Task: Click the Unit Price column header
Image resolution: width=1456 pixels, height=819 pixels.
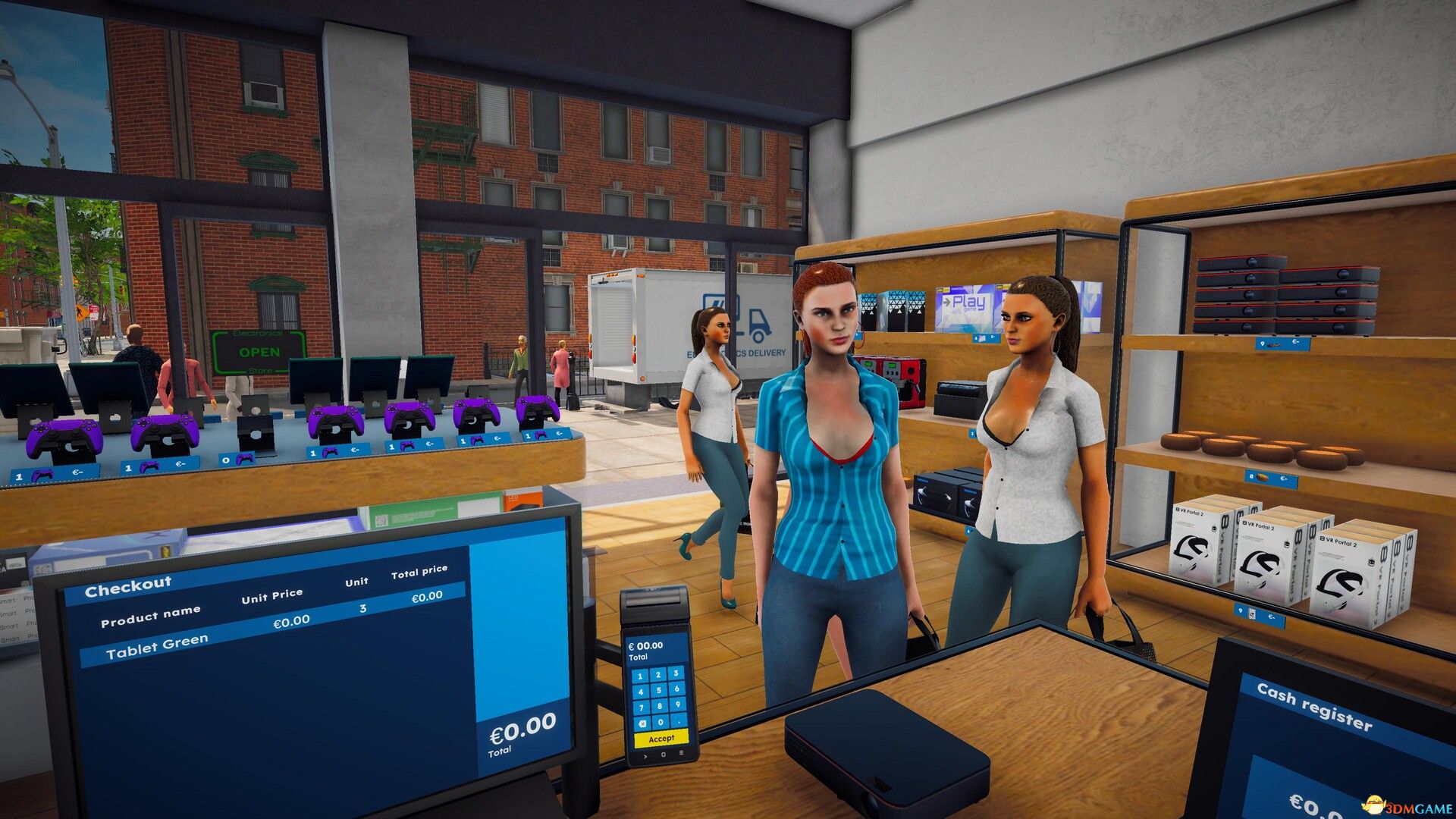Action: tap(271, 594)
